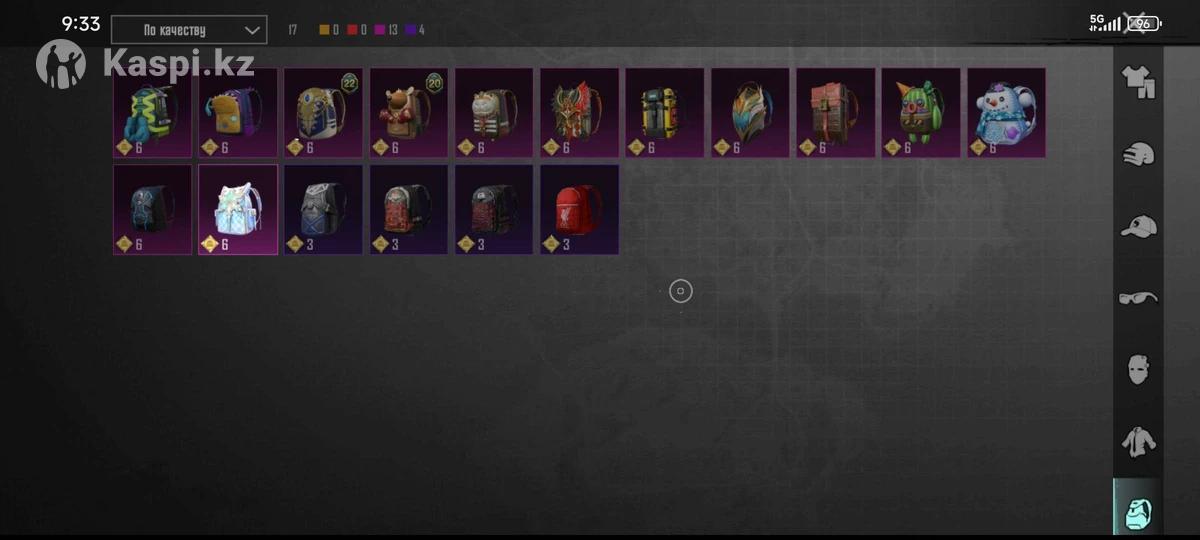Screen dimensions: 1200x540
Task: Select the yellow and black tactical backpack
Action: point(664,112)
